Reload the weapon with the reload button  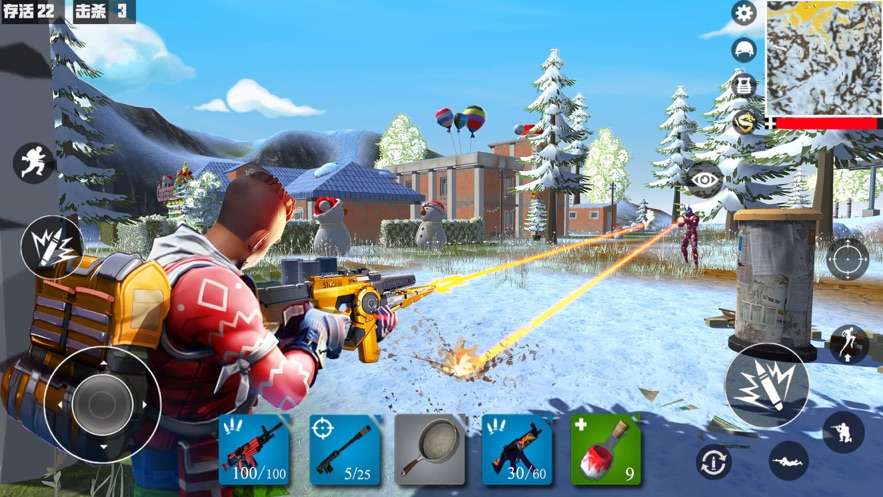tap(713, 461)
